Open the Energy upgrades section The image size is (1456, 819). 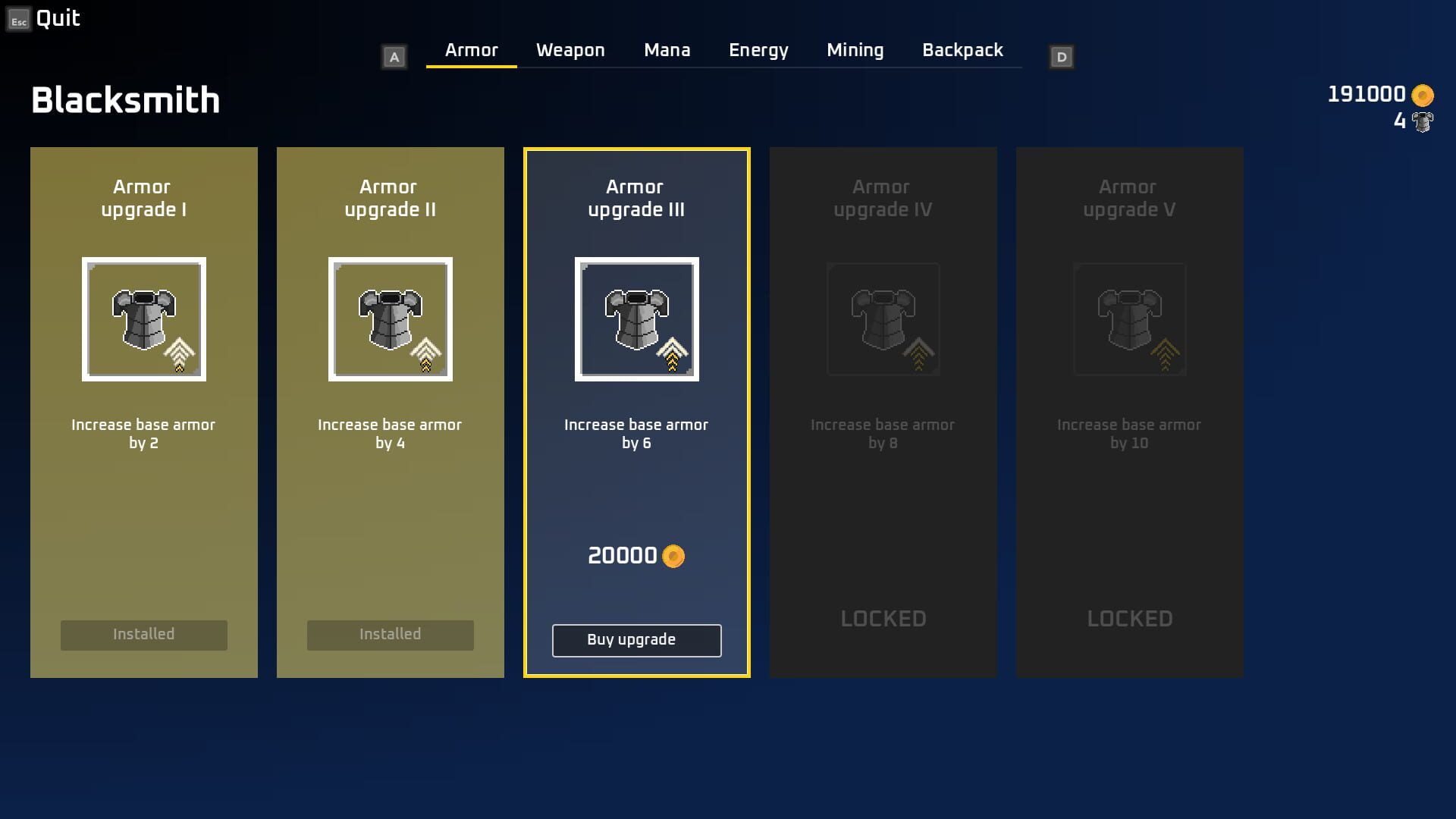tap(758, 49)
